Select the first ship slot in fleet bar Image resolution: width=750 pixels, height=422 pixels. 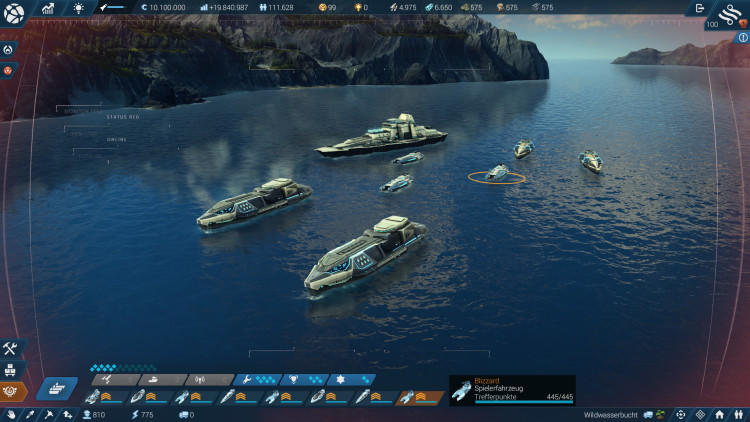coord(102,398)
